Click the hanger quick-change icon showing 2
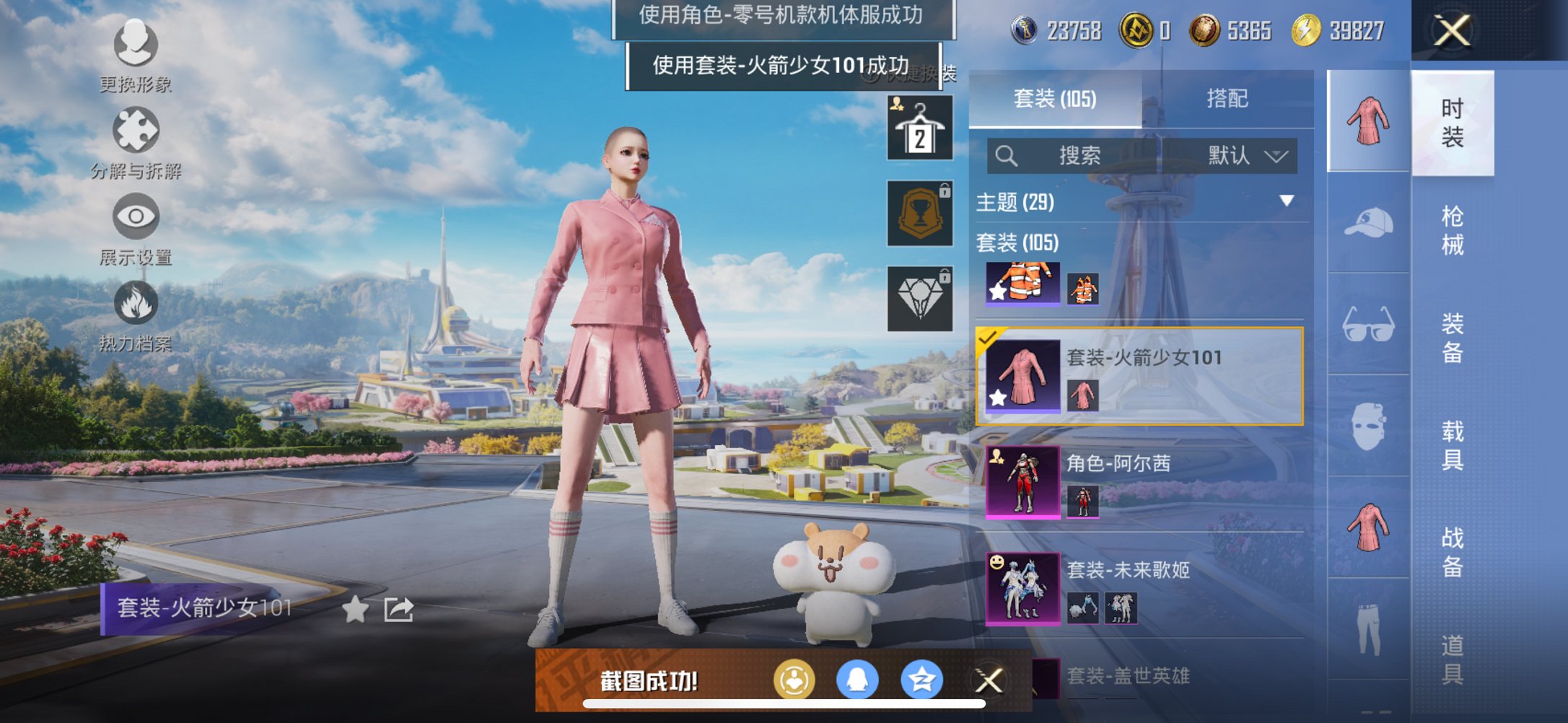Image resolution: width=1568 pixels, height=723 pixels. click(919, 127)
